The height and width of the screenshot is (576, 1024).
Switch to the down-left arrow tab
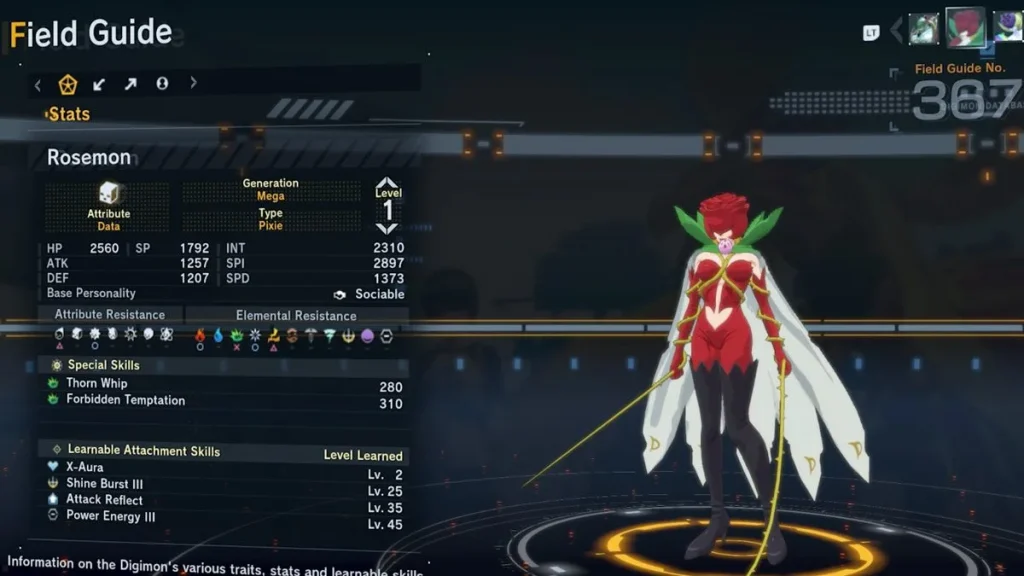click(x=99, y=84)
